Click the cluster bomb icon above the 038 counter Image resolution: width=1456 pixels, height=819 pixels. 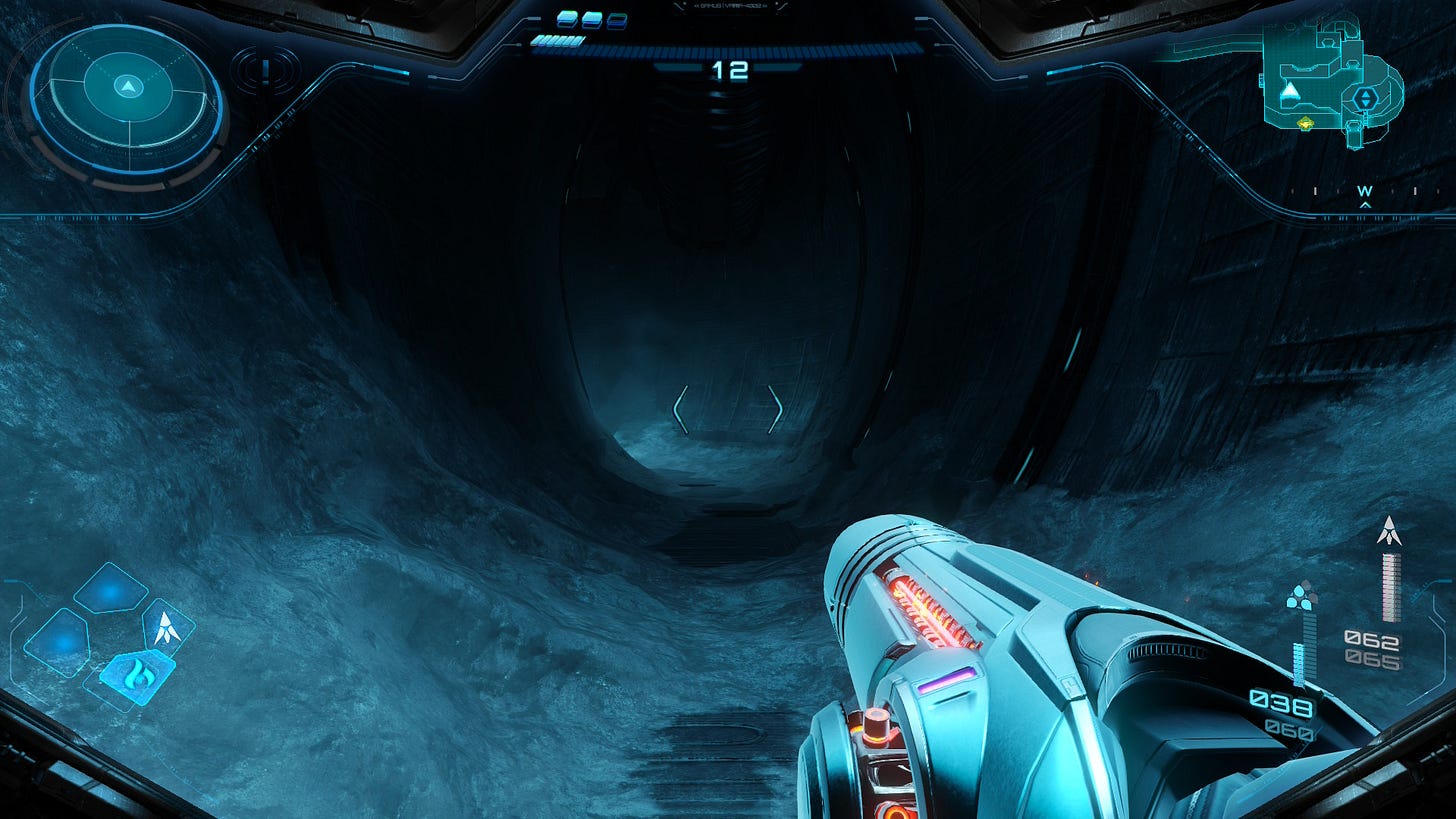point(1300,597)
